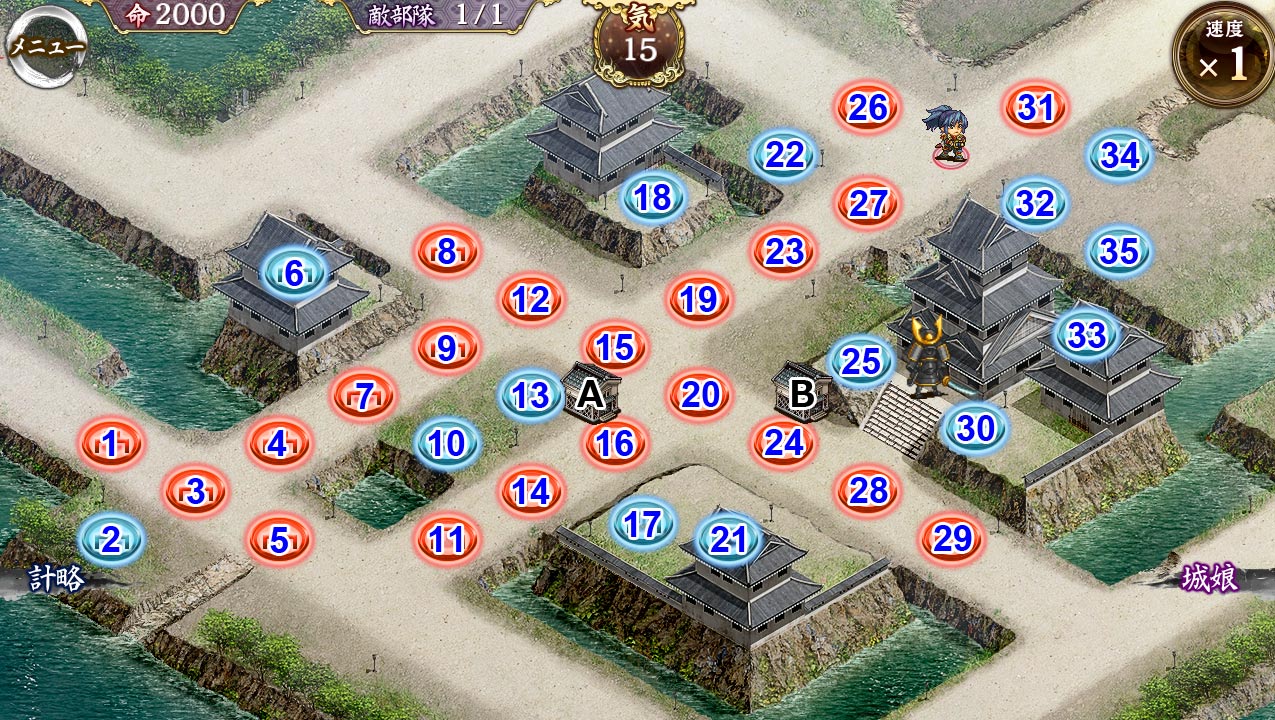Viewport: 1275px width, 720px height.
Task: Choose blue placement tile 25
Action: (861, 362)
